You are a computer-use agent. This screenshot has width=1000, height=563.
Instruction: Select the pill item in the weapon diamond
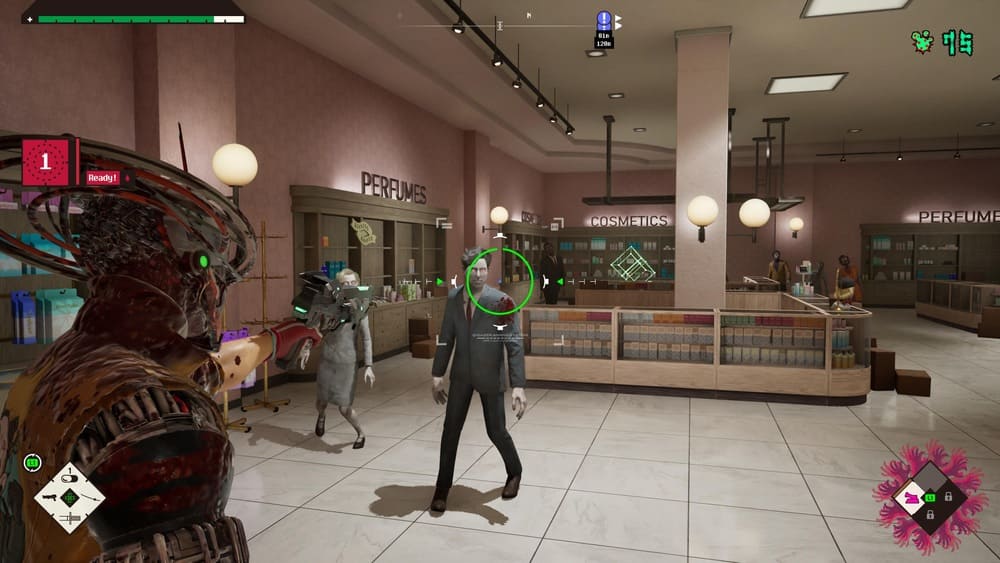point(69,477)
